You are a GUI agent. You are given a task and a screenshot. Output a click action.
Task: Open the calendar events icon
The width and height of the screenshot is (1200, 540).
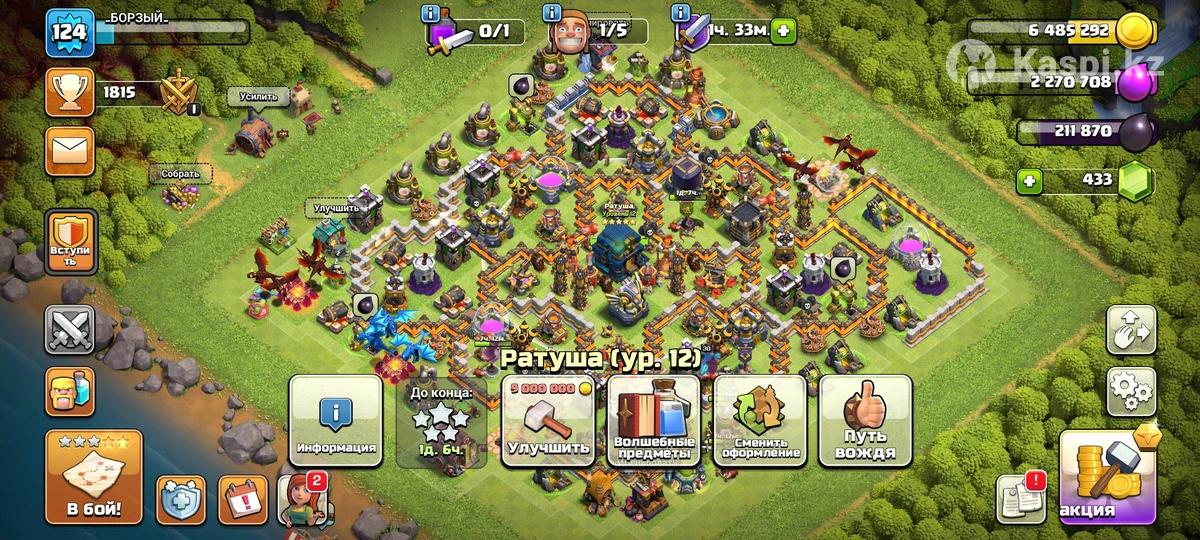(242, 499)
